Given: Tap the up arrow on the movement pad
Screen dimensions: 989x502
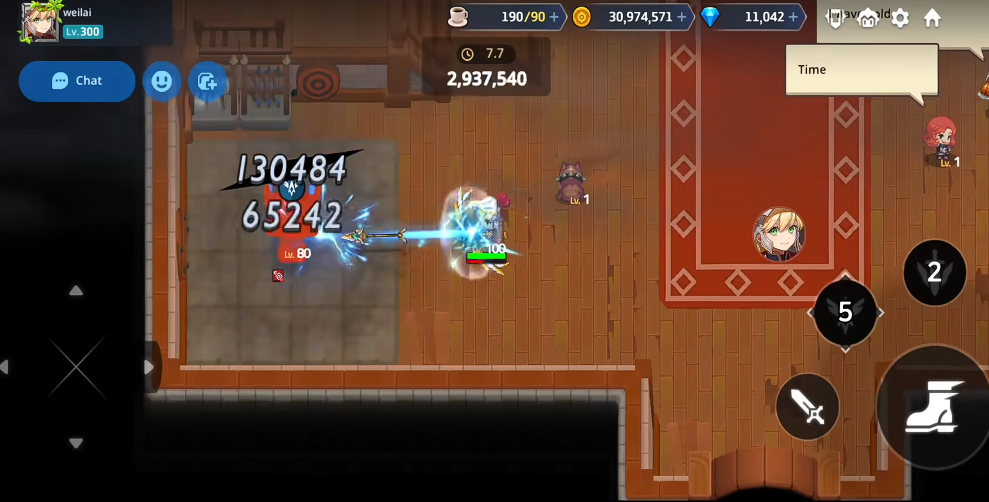Looking at the screenshot, I should [76, 291].
